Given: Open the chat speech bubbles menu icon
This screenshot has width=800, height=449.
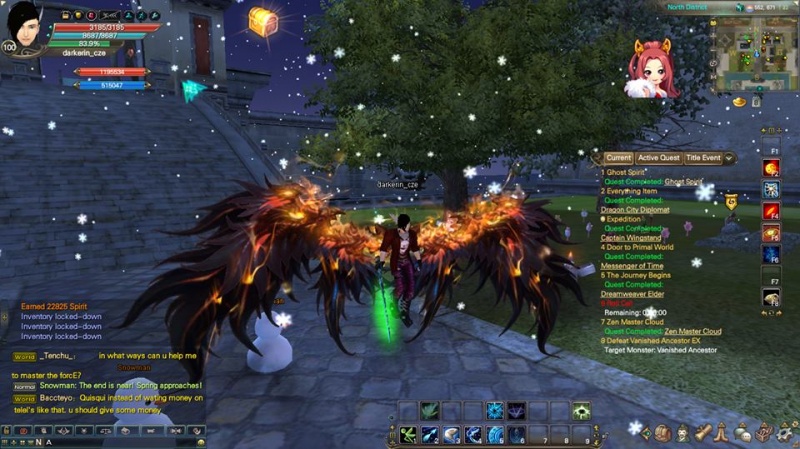Looking at the screenshot, I should pos(743,433).
